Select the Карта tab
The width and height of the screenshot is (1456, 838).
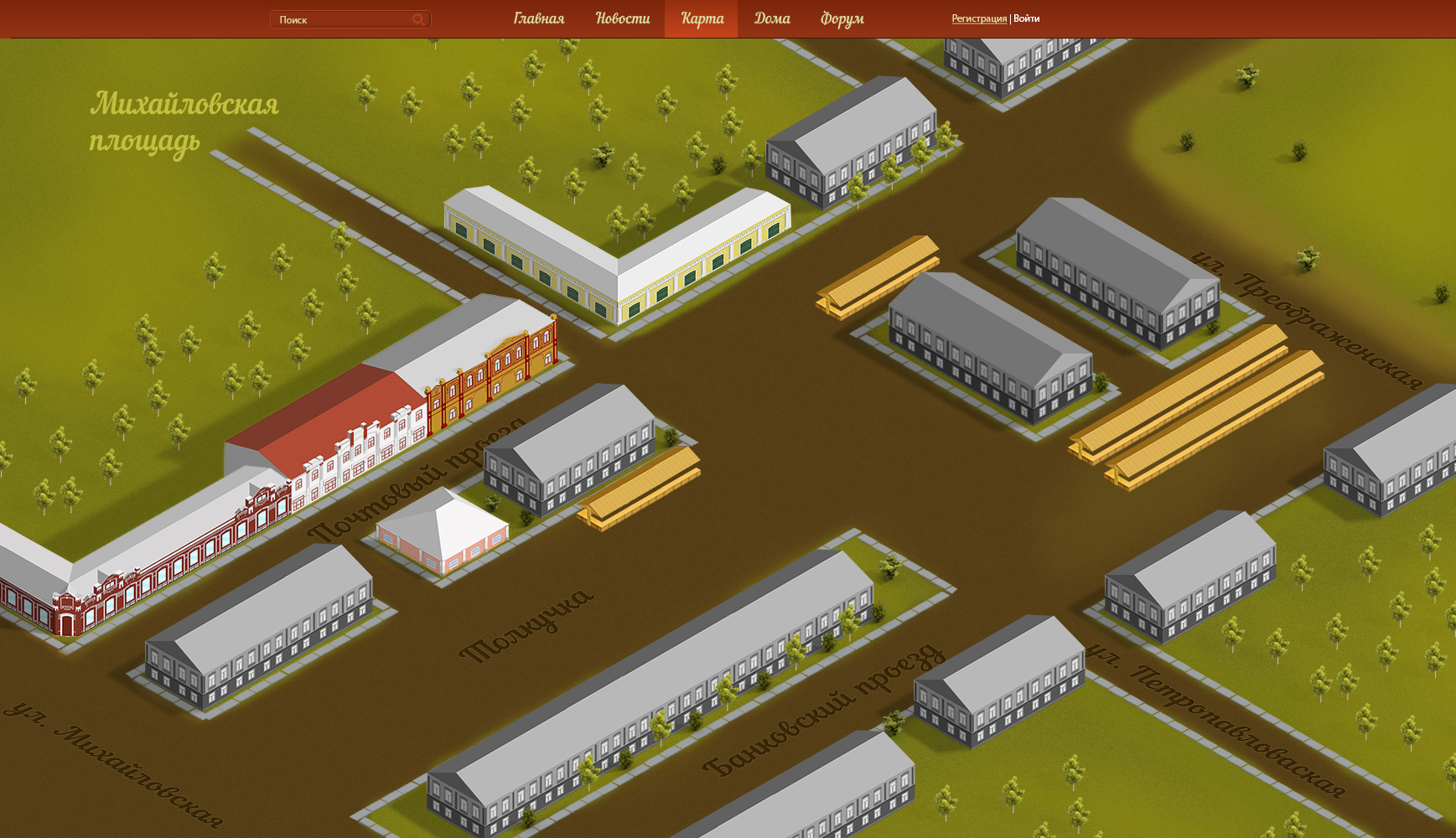(x=702, y=18)
